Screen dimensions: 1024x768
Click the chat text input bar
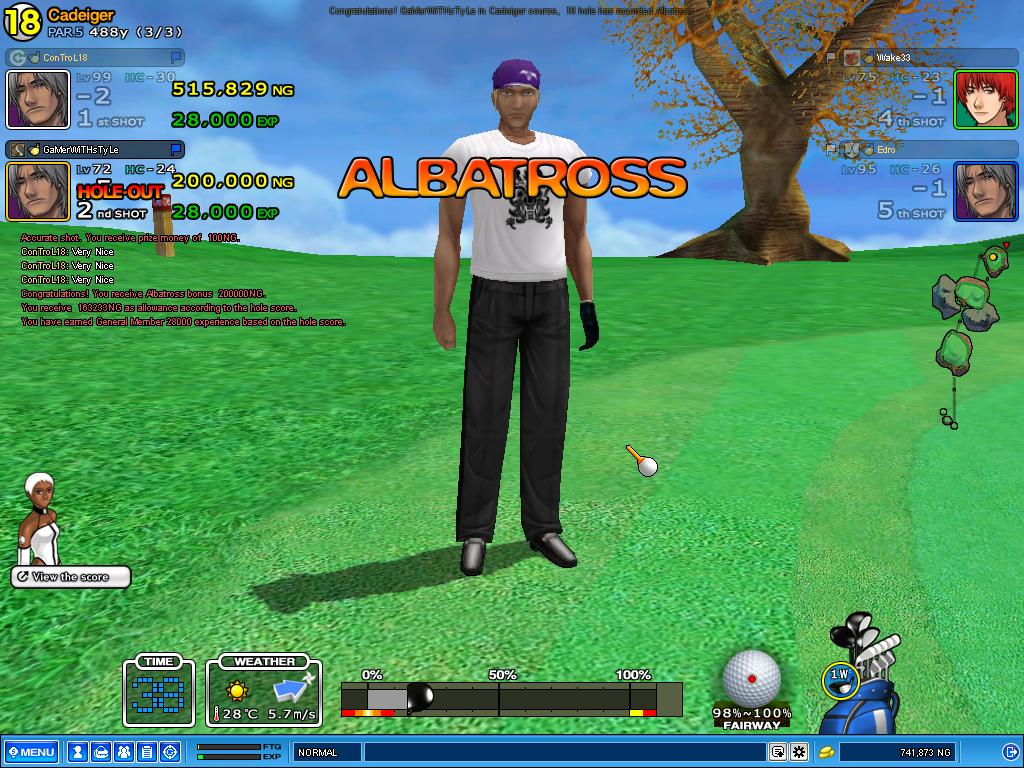pyautogui.click(x=565, y=752)
